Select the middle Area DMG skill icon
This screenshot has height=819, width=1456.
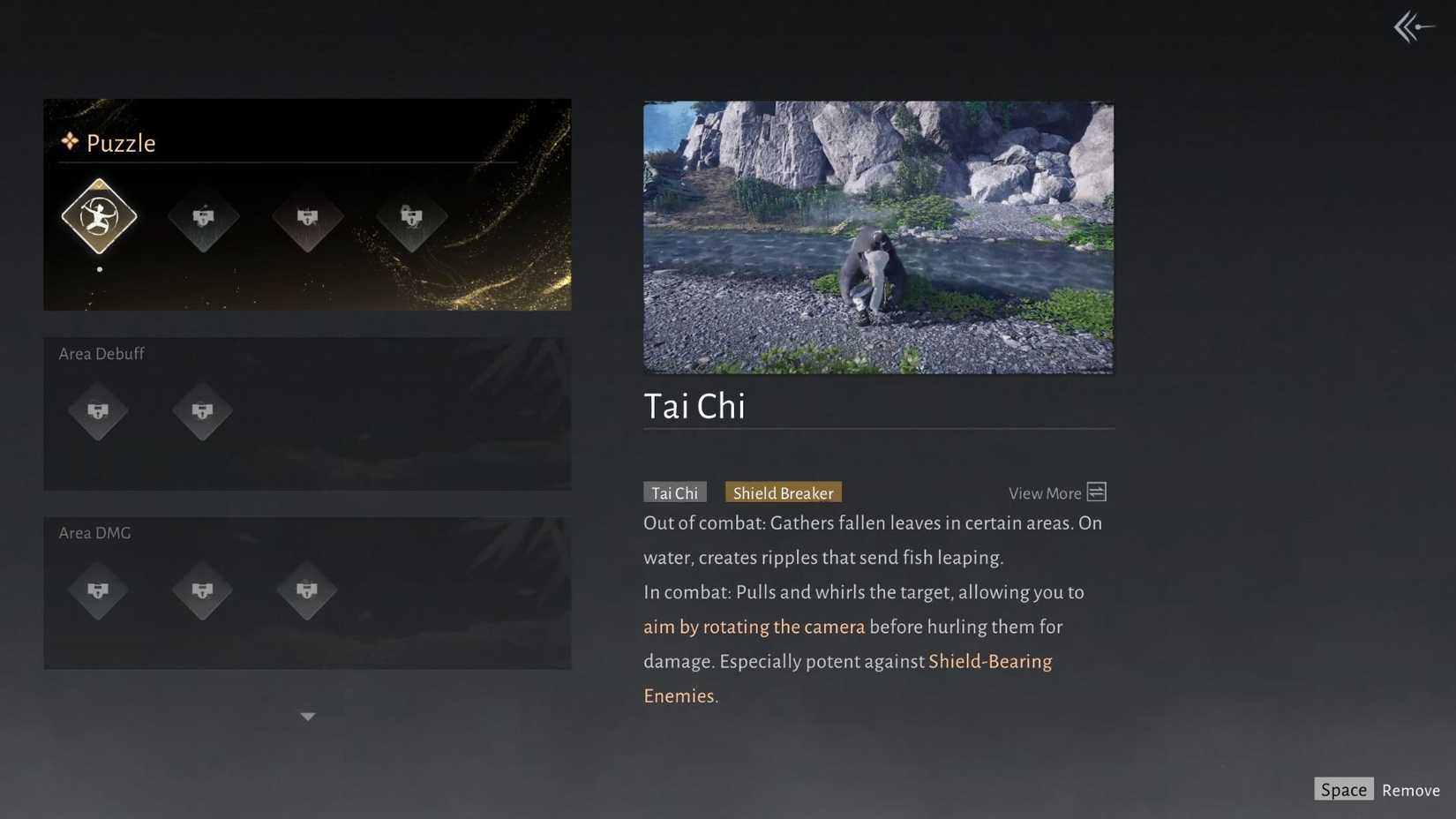(203, 591)
